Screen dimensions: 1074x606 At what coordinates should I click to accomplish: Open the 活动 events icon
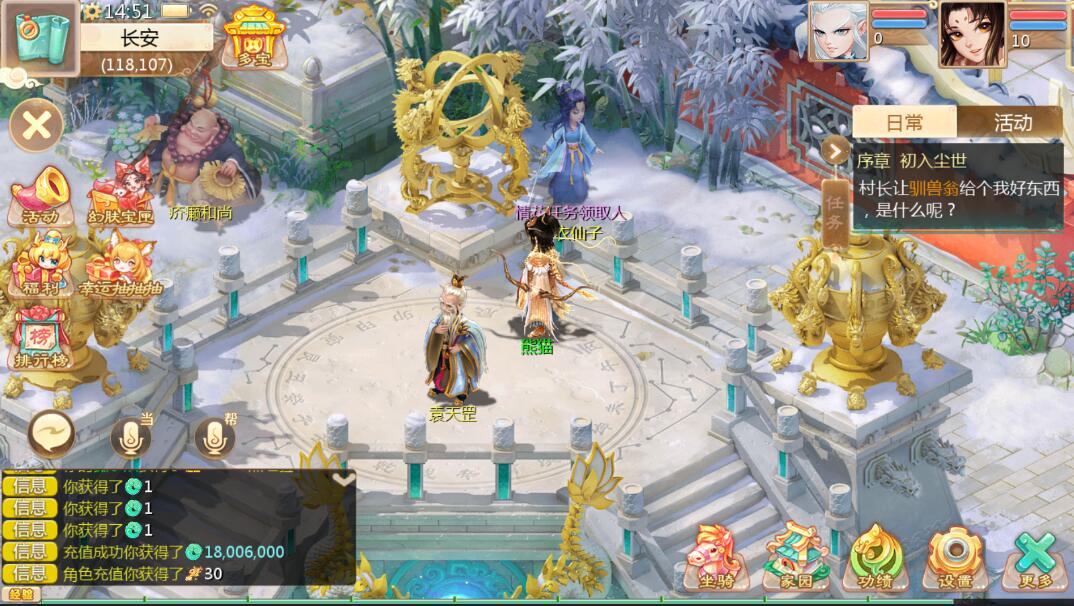(41, 196)
